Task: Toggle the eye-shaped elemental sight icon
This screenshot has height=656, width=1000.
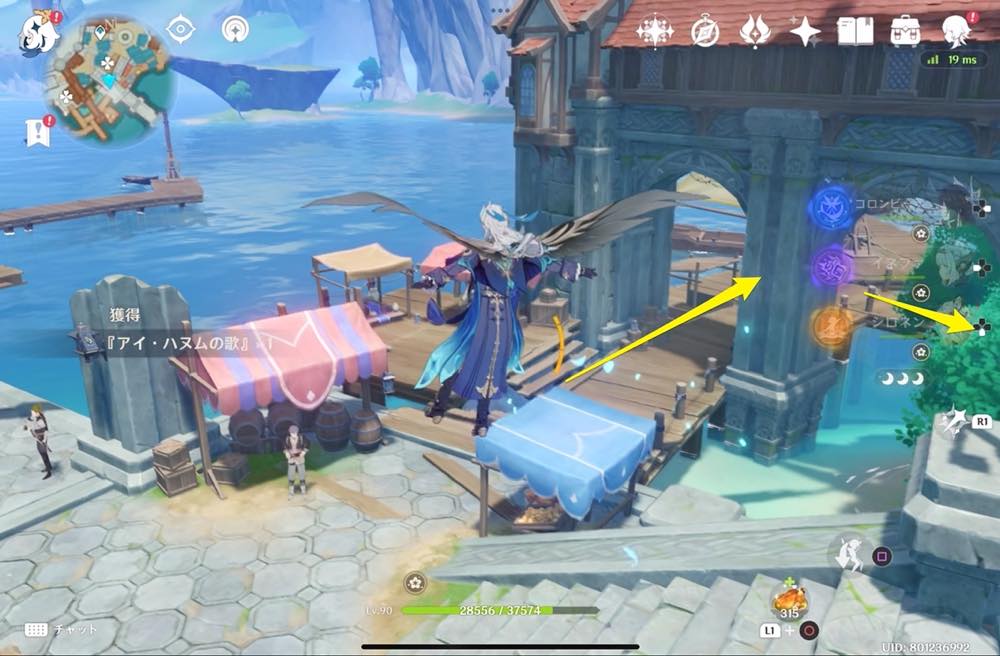Action: click(x=181, y=30)
